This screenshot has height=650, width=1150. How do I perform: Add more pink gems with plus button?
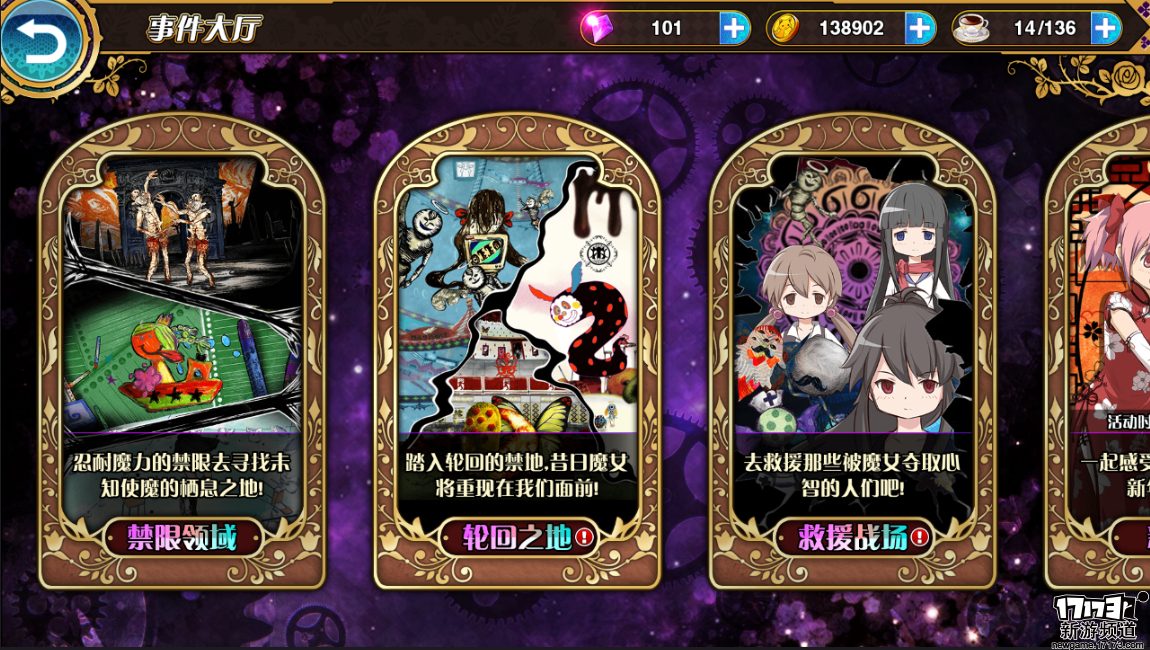tap(734, 28)
